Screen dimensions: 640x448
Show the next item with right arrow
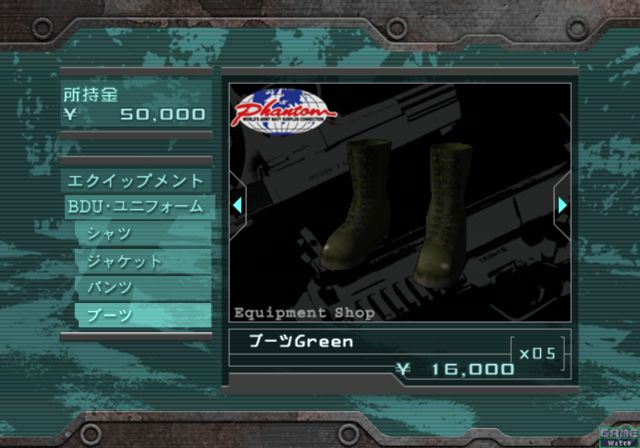[x=562, y=205]
